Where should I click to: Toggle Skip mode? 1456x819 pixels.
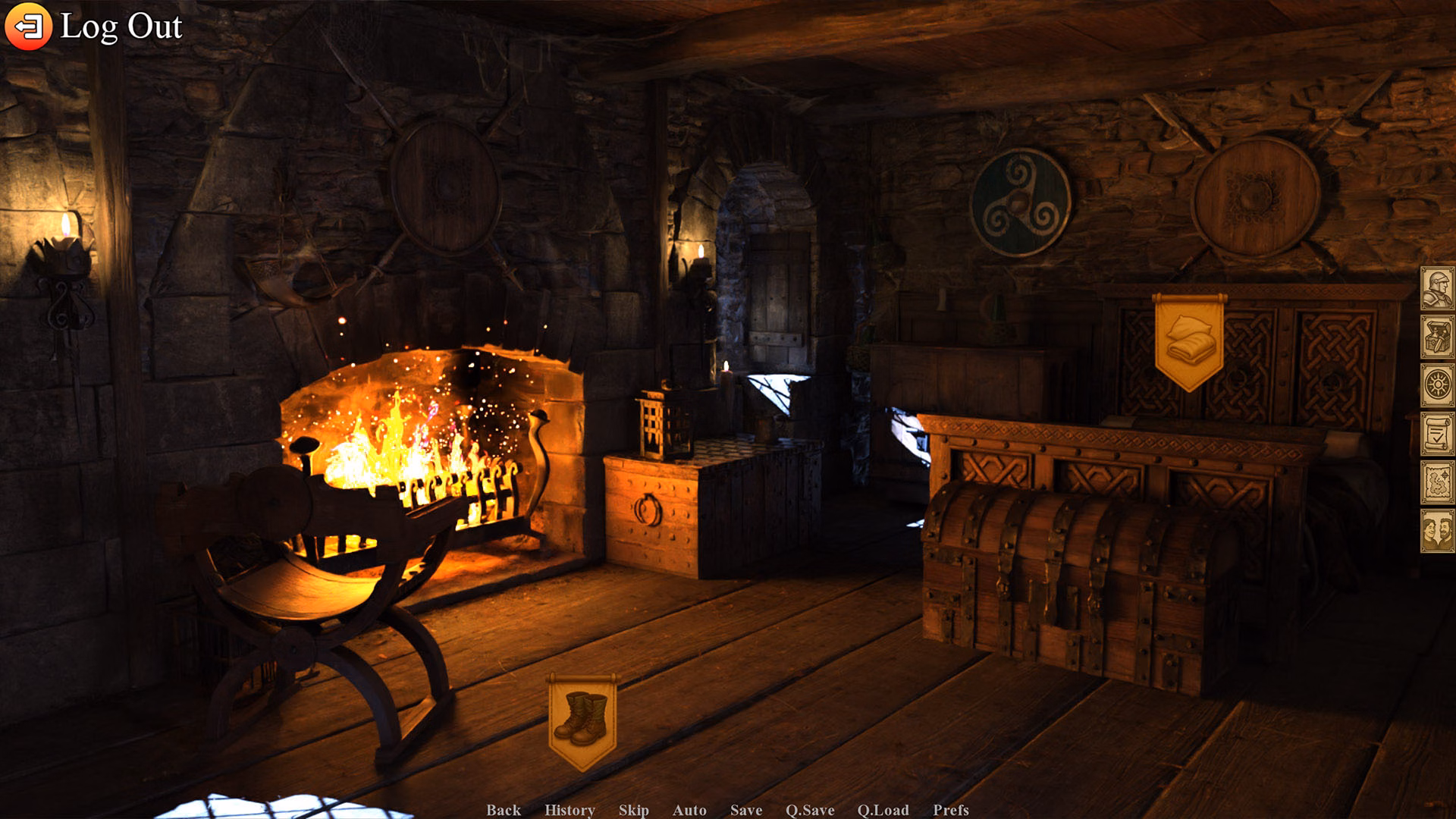(x=635, y=811)
